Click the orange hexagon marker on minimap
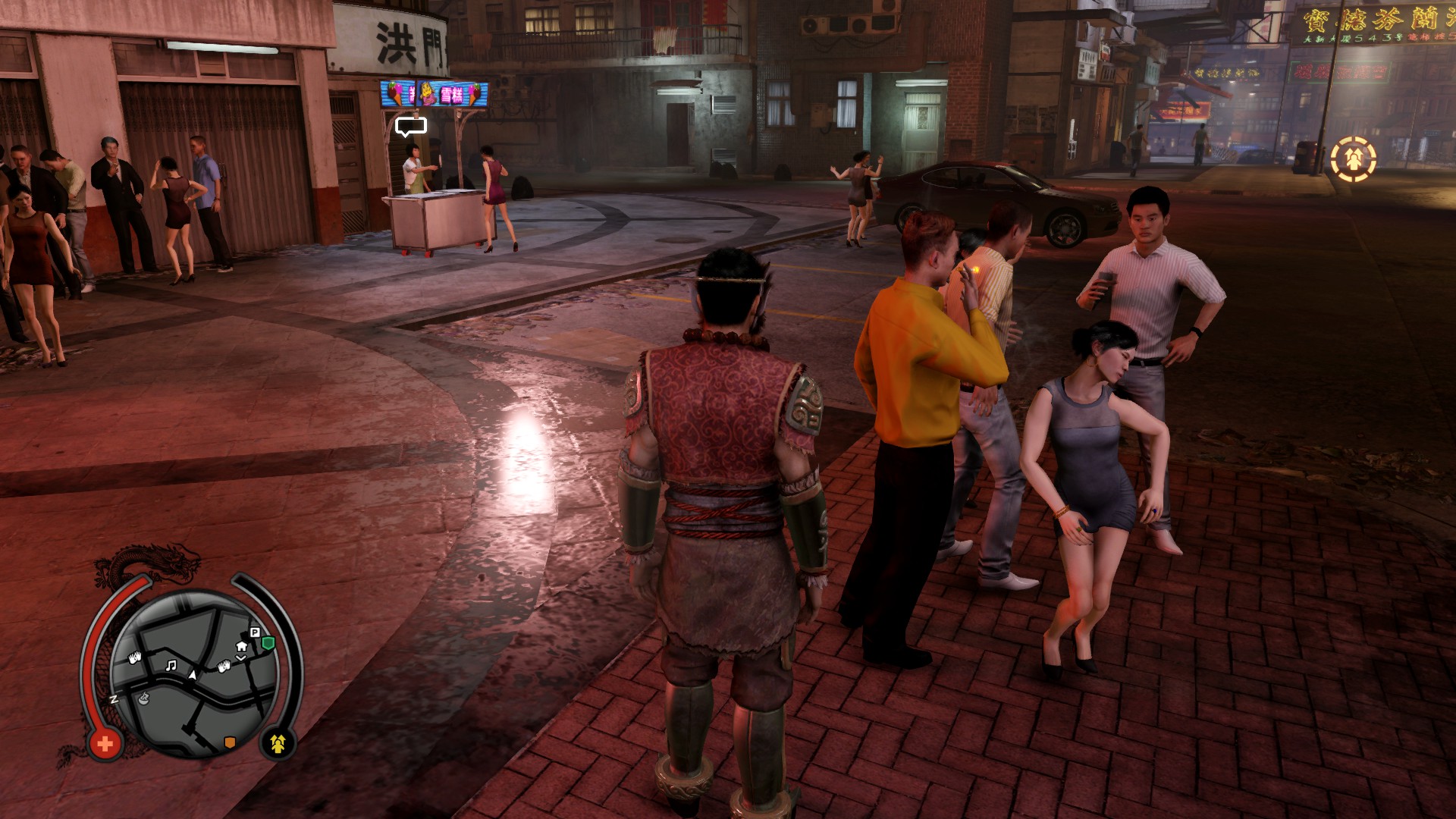 [230, 742]
